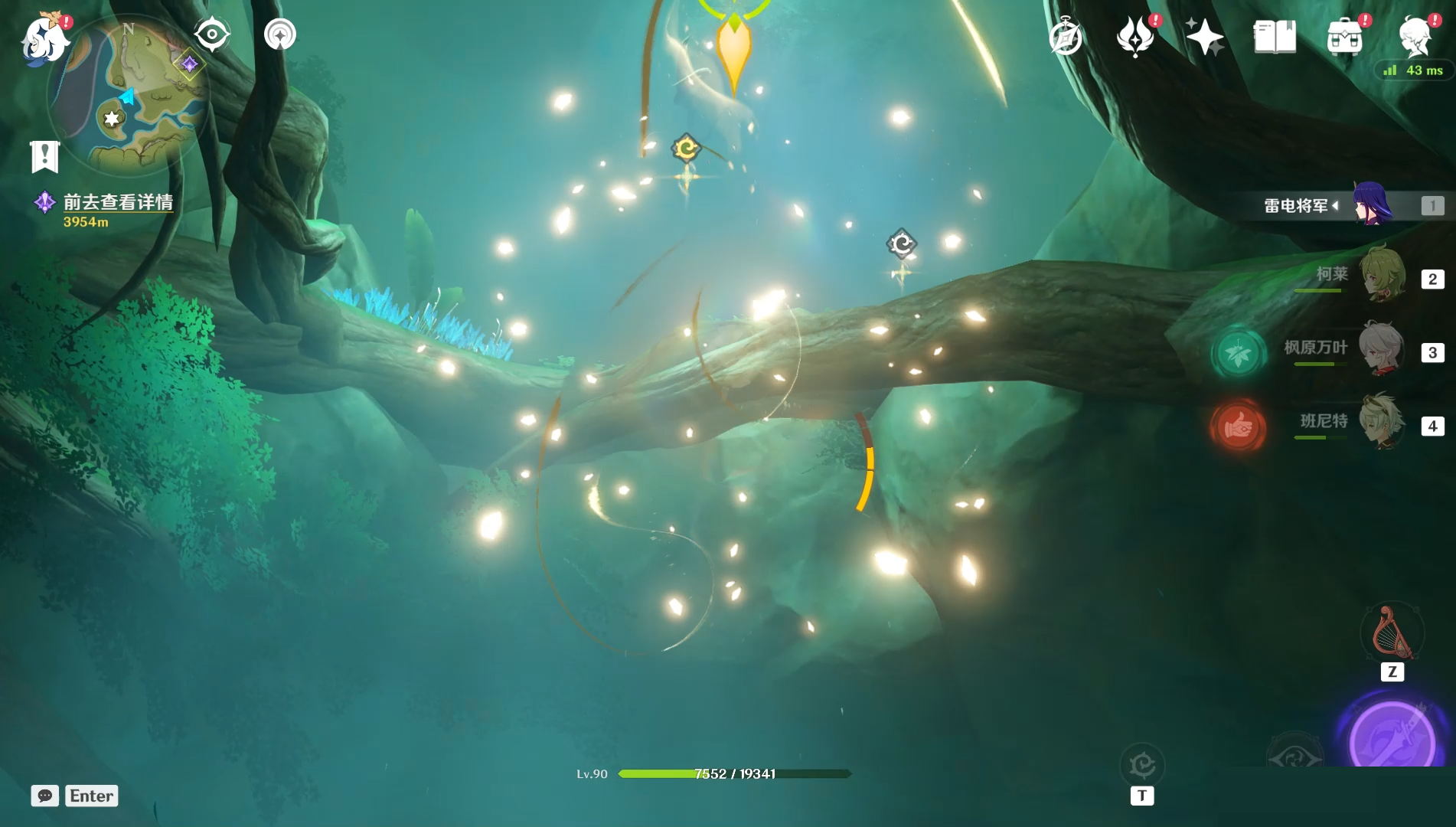Switch to party member 柯莱

tap(1382, 274)
